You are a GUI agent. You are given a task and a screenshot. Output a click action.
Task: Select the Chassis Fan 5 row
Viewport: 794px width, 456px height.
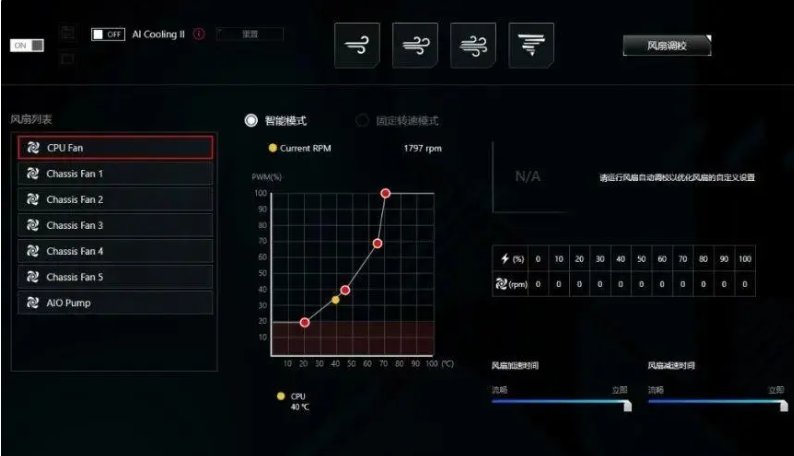tap(115, 277)
